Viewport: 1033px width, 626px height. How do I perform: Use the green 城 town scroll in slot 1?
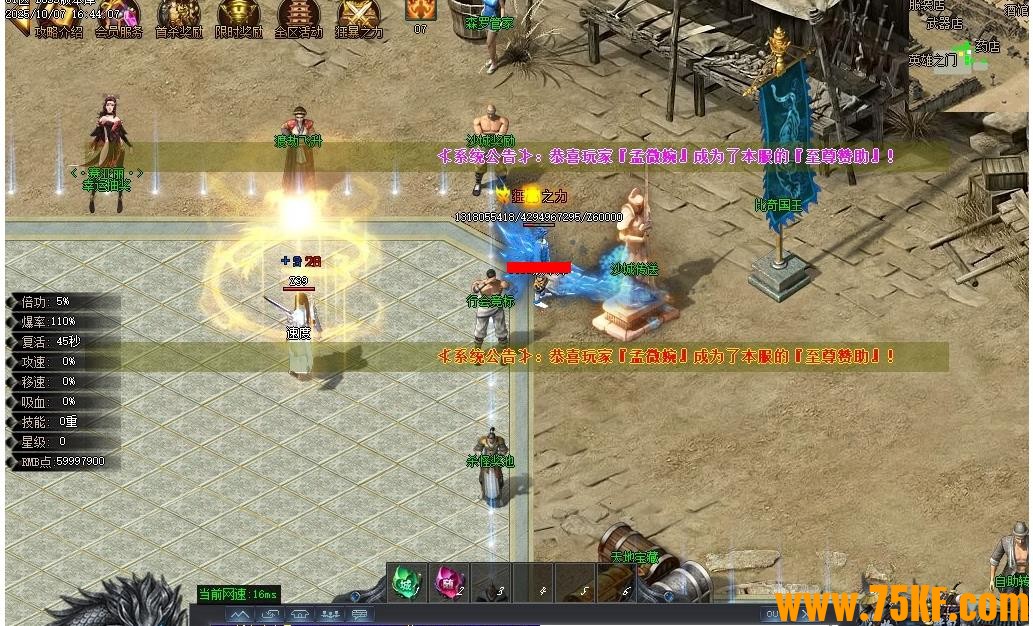(x=407, y=582)
